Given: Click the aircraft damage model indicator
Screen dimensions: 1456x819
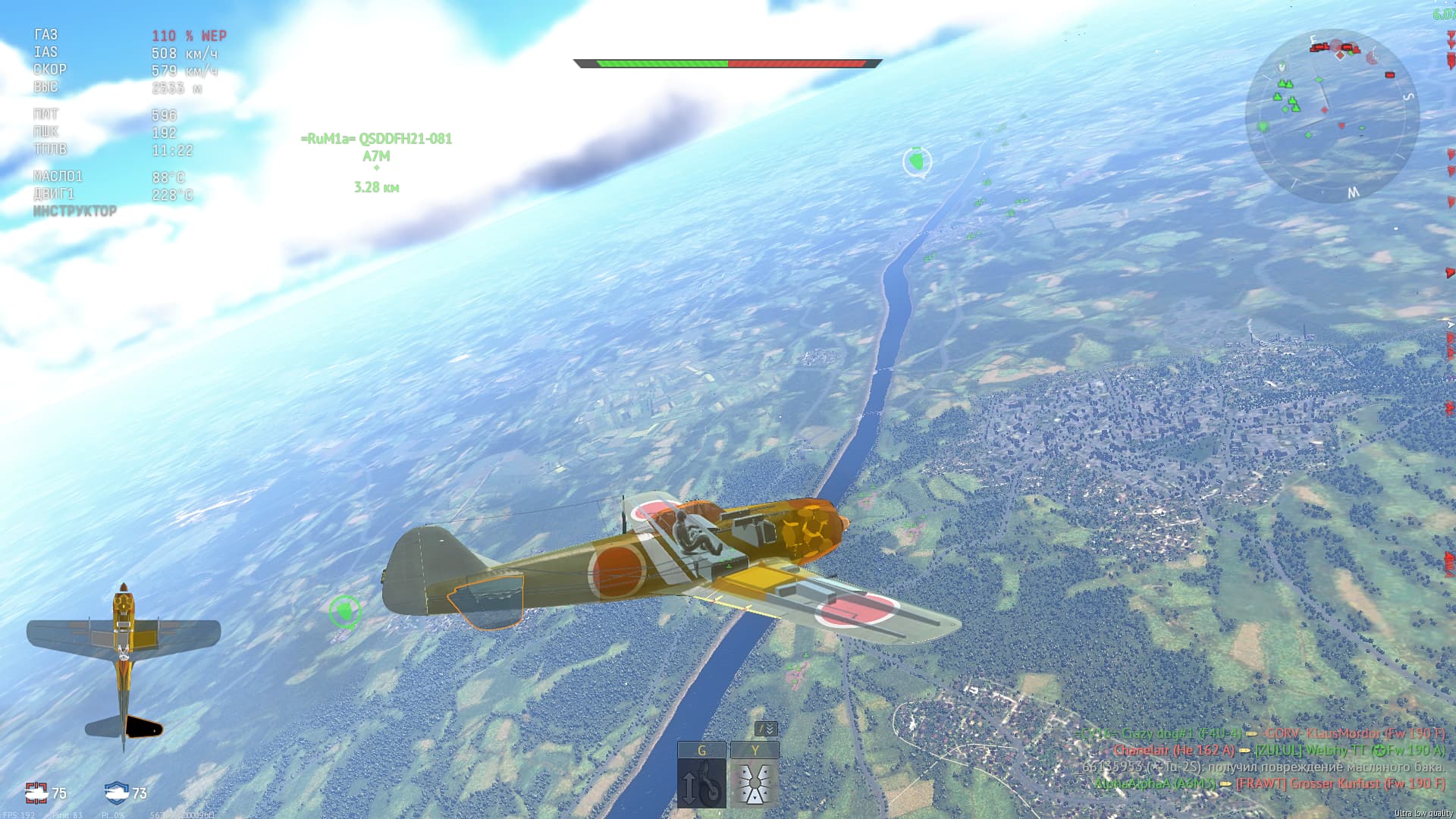Looking at the screenshot, I should point(124,666).
